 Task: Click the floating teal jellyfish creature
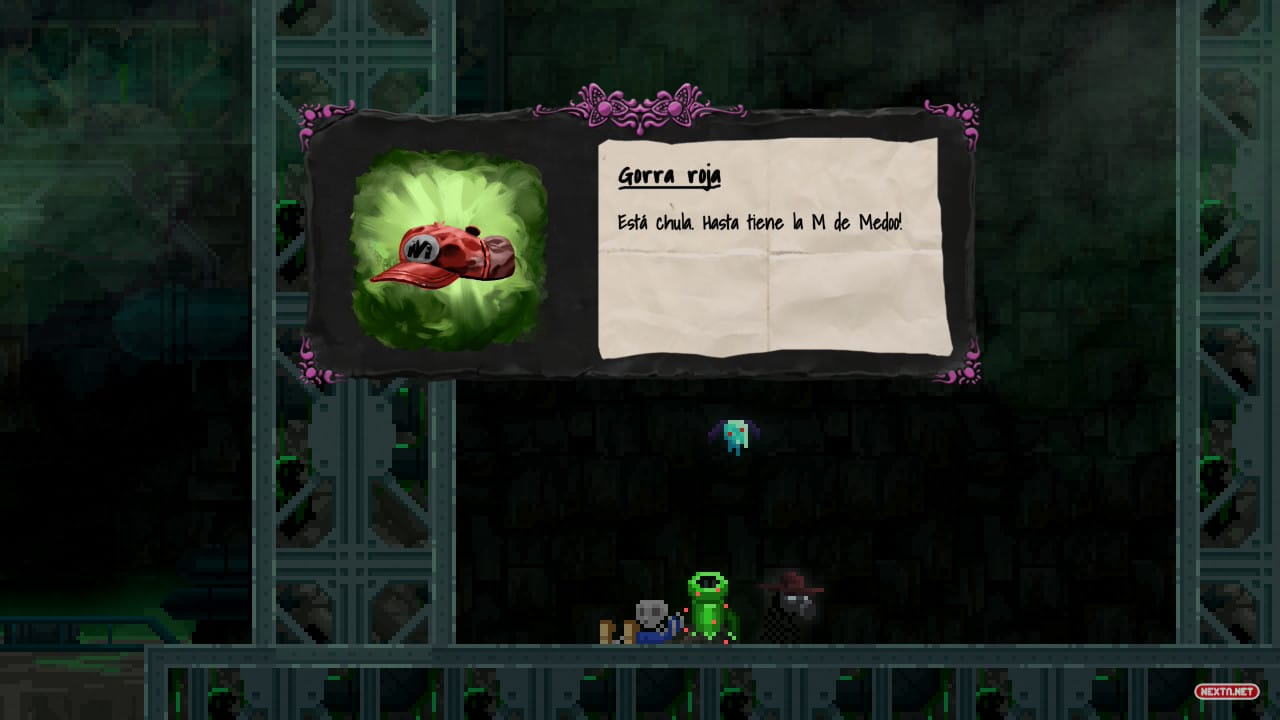735,432
